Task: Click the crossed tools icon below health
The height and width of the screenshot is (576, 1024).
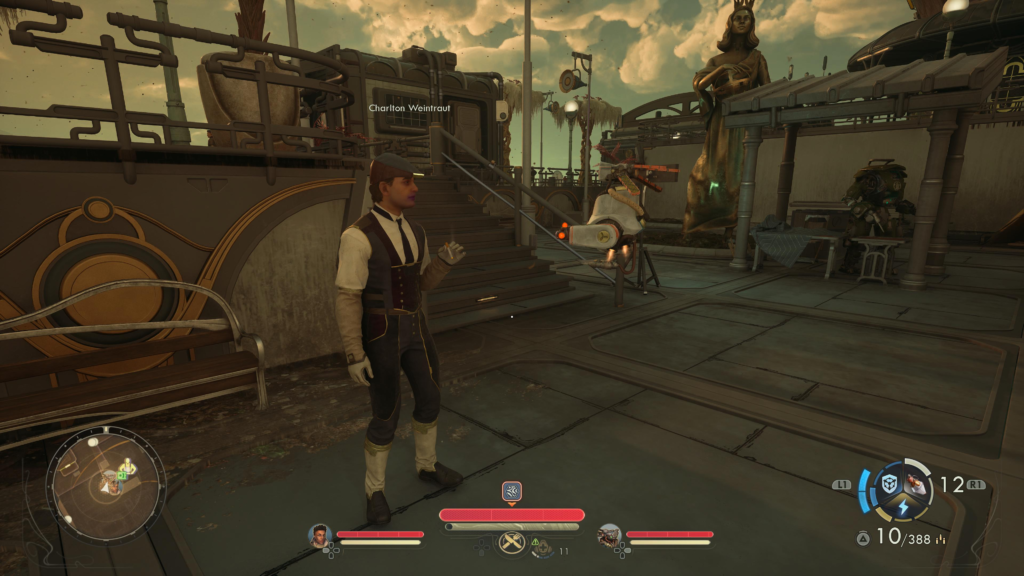Action: (x=511, y=543)
